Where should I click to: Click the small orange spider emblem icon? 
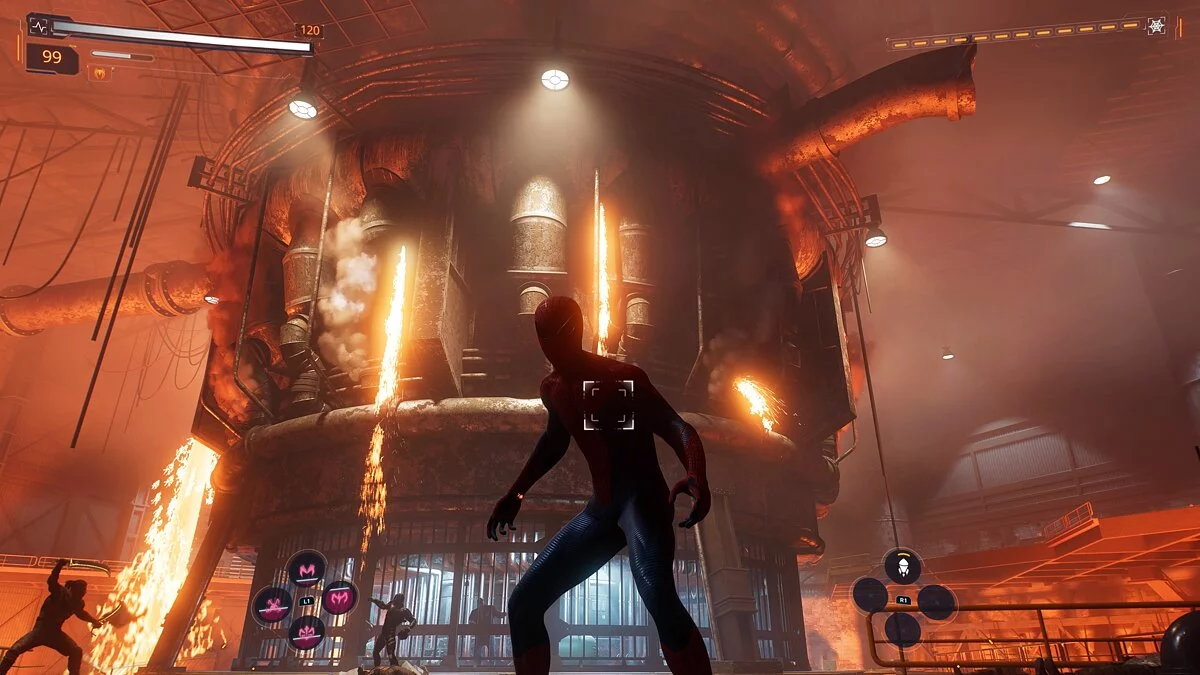coord(100,72)
